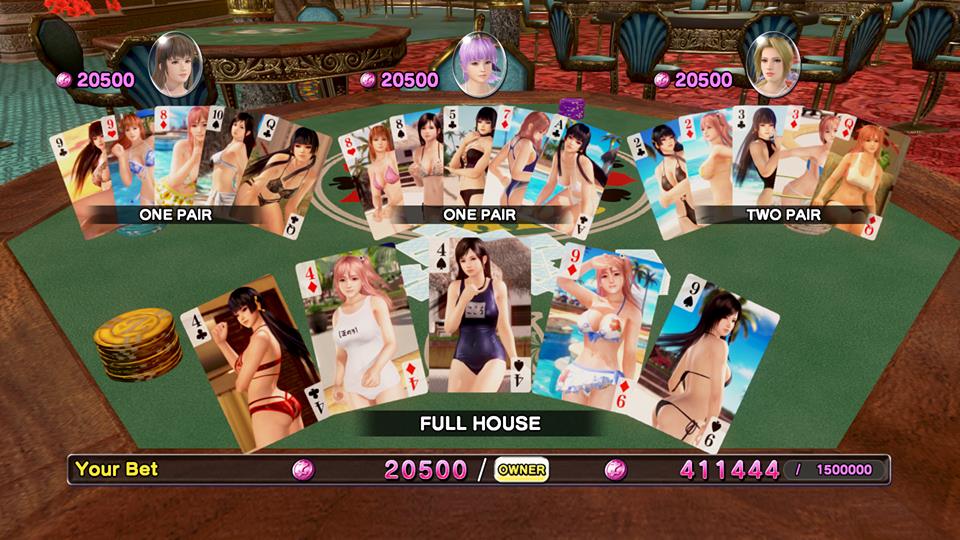
Task: Choose the 4 of spades card
Action: [x=479, y=315]
